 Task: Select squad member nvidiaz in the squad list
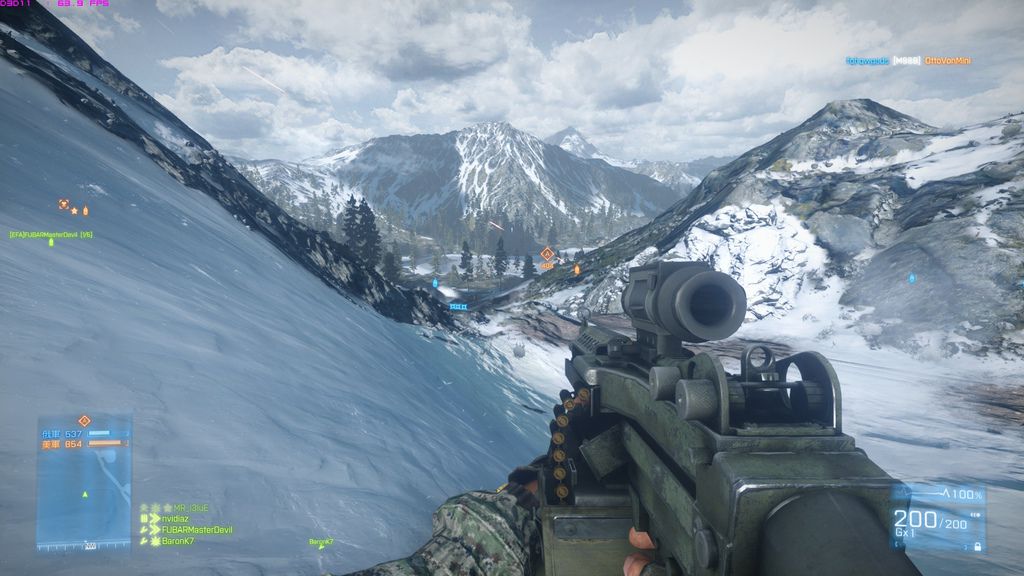178,519
